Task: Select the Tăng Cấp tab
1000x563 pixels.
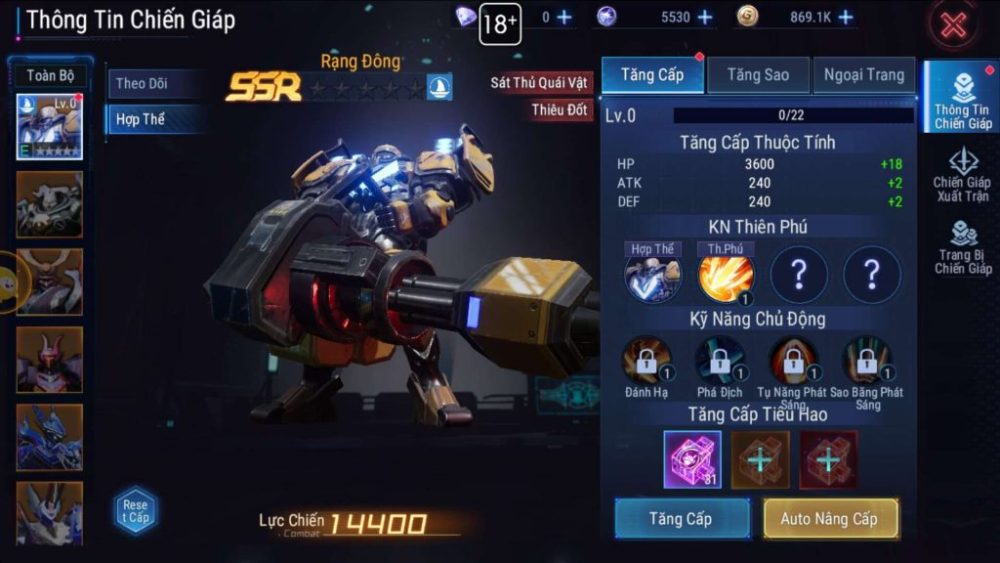Action: 652,75
